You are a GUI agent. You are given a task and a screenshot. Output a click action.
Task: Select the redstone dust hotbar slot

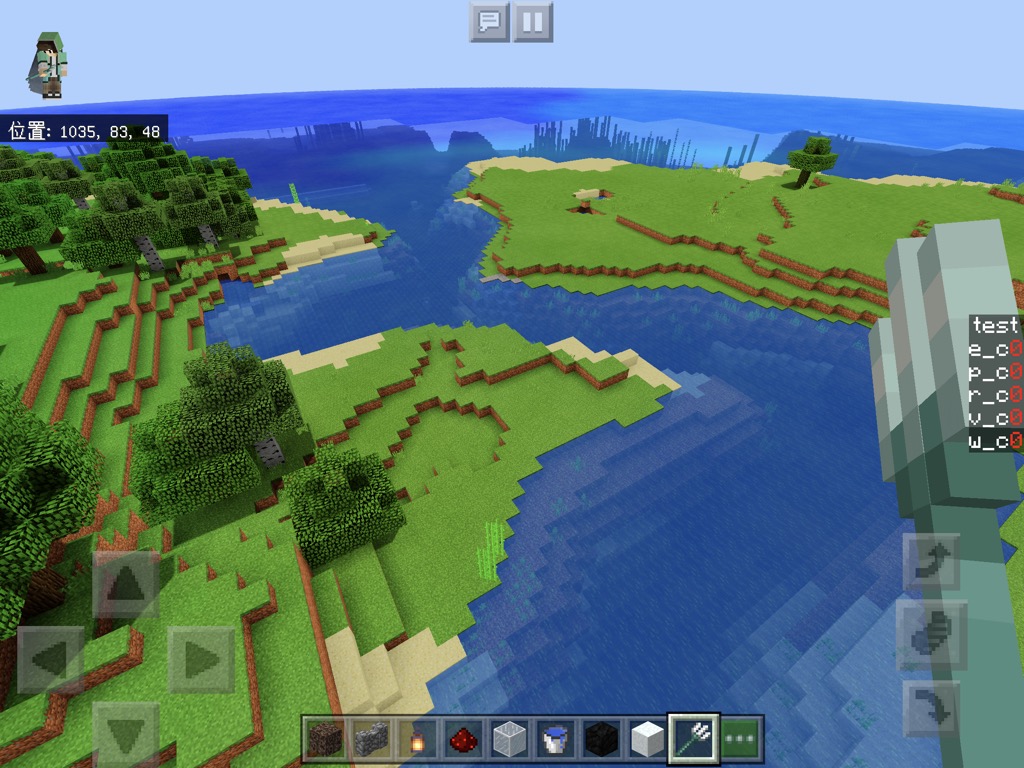coord(463,740)
